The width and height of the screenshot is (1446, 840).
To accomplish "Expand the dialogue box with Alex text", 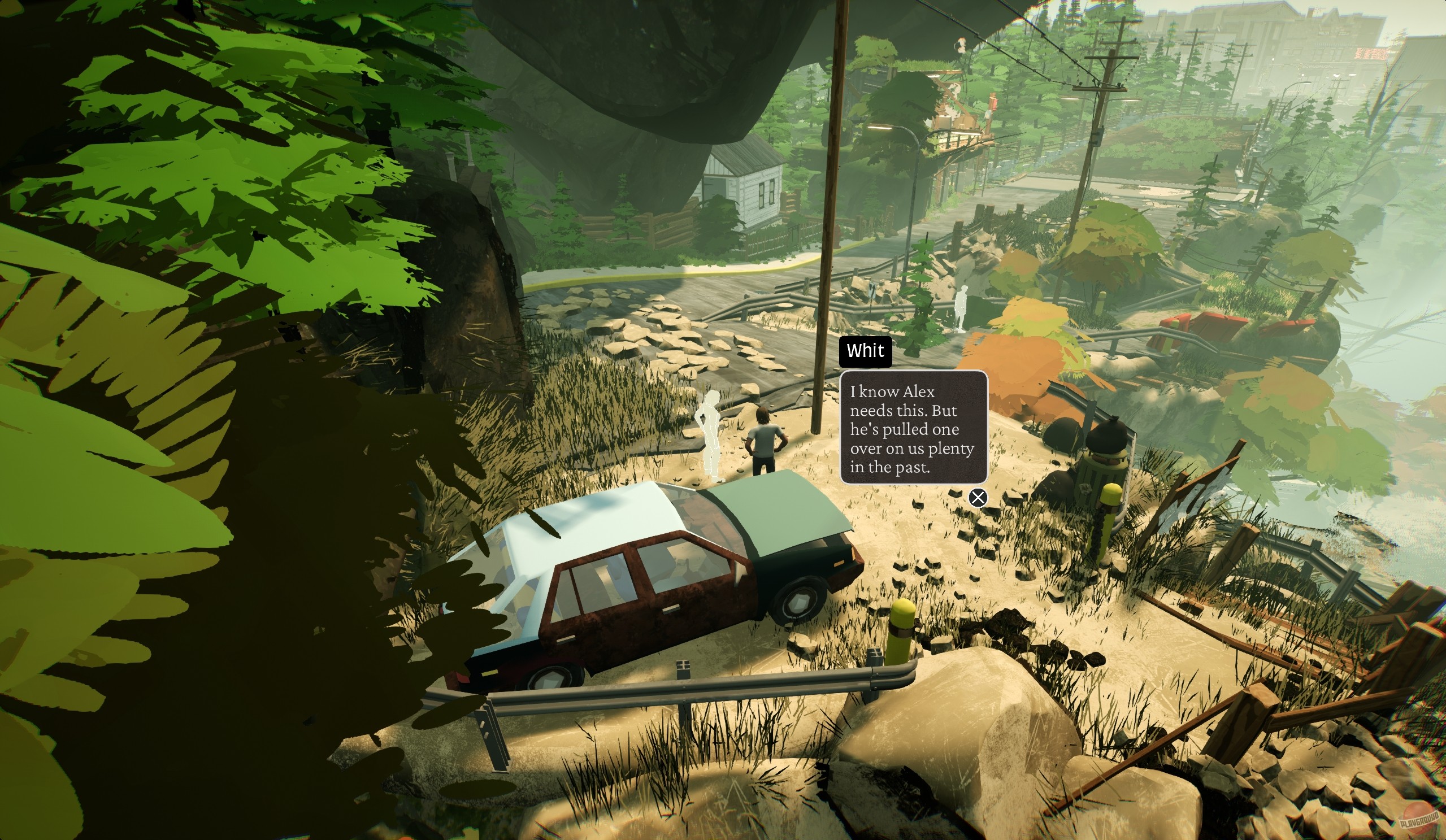I will coord(915,428).
